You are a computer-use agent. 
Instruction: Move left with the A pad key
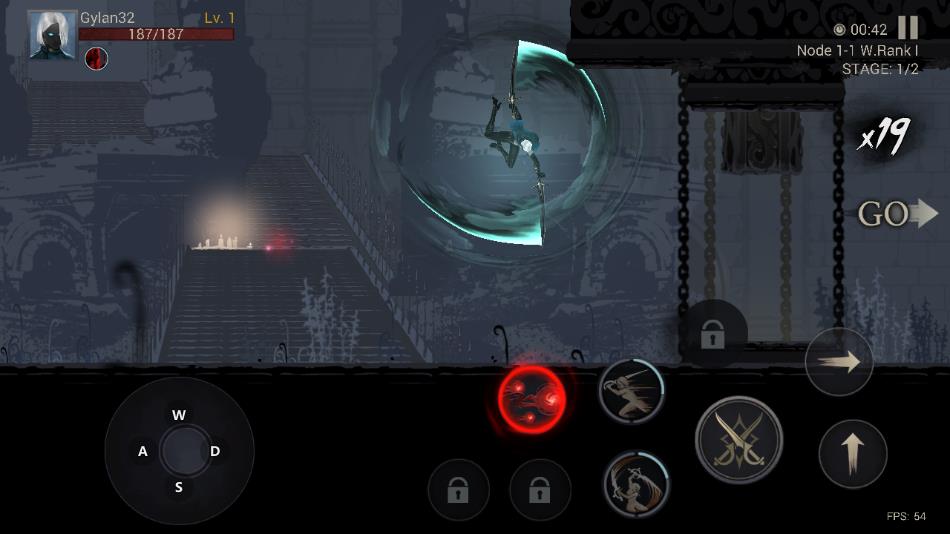[x=143, y=452]
